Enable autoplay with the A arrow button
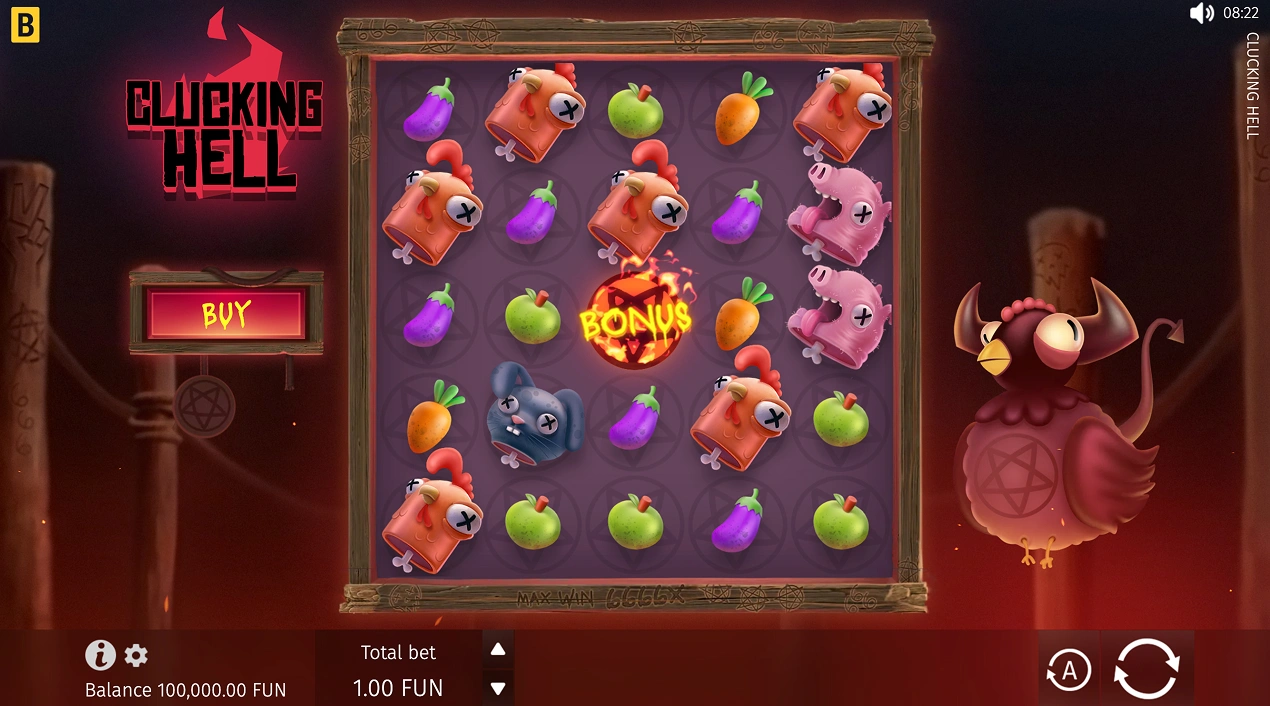Viewport: 1270px width, 706px height. click(1068, 670)
